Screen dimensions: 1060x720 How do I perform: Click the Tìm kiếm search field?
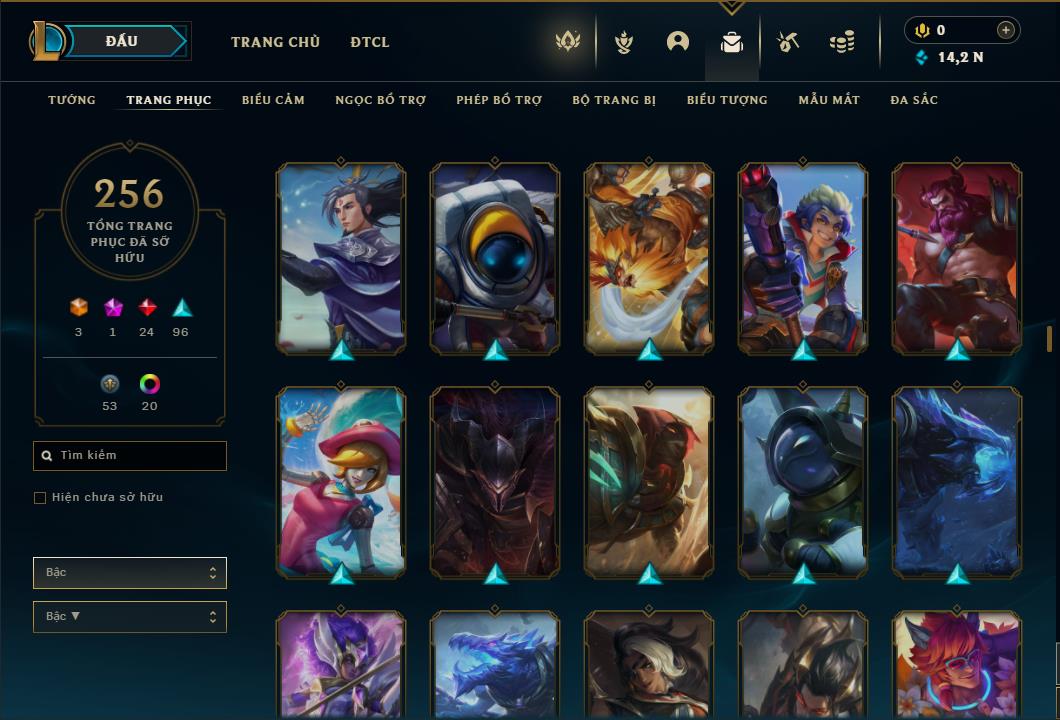click(130, 456)
